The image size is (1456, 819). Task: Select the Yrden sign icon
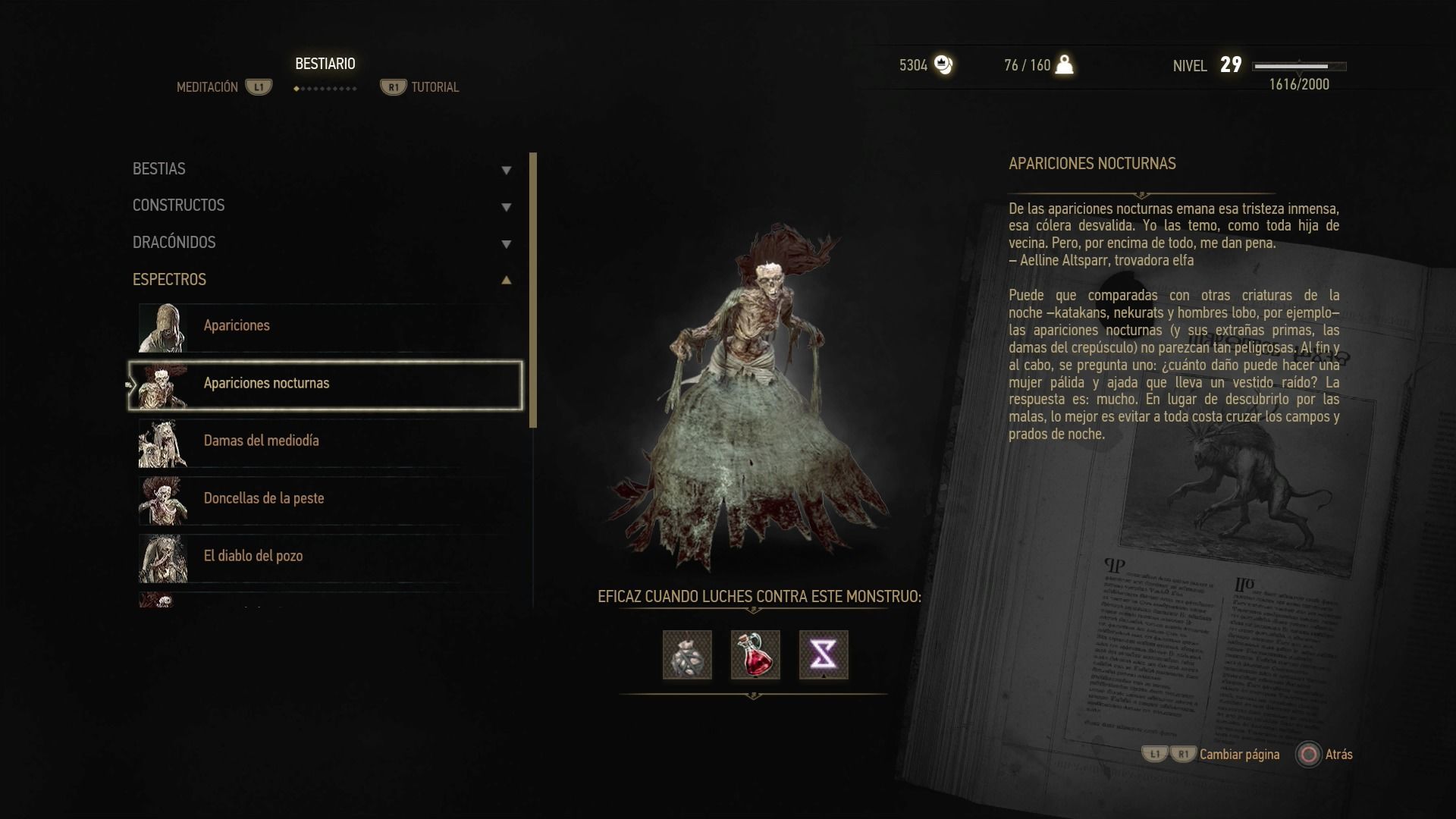point(824,654)
